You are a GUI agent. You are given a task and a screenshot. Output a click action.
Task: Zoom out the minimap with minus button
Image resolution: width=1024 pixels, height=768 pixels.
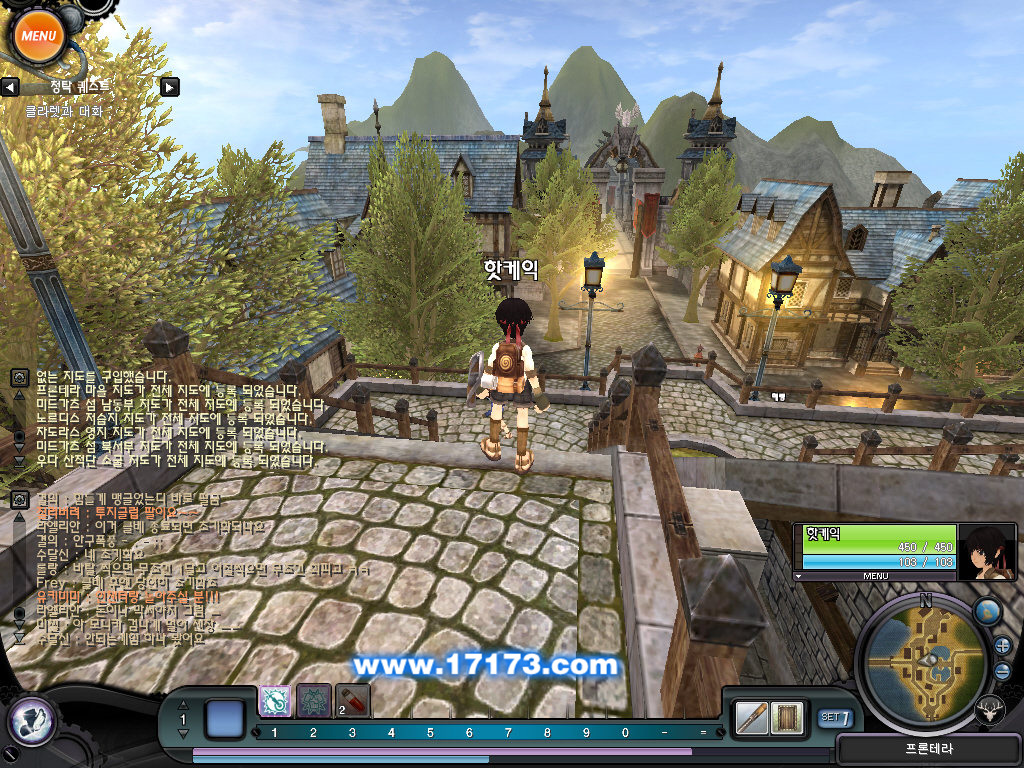[1003, 671]
